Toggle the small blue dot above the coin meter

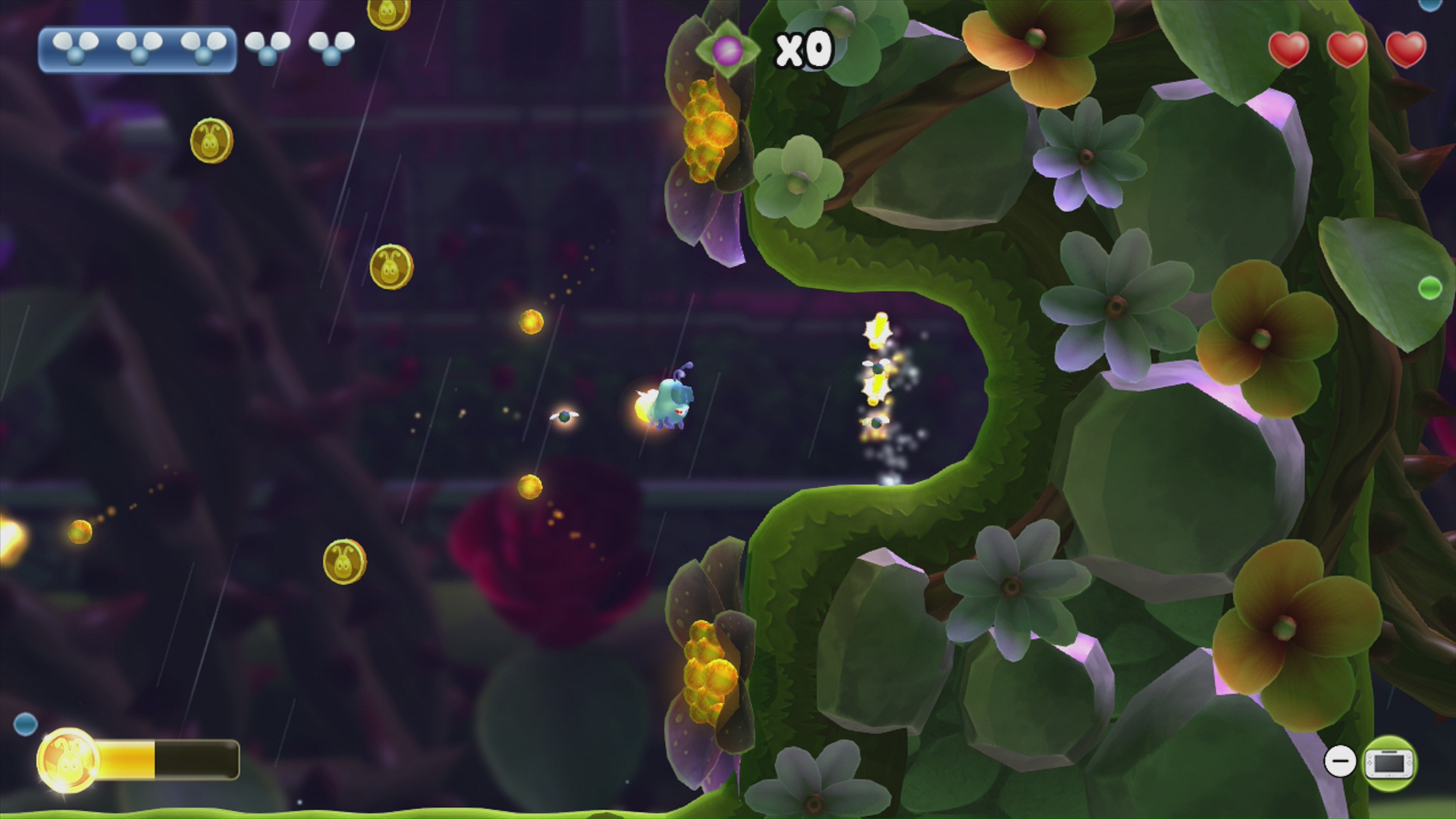click(27, 723)
